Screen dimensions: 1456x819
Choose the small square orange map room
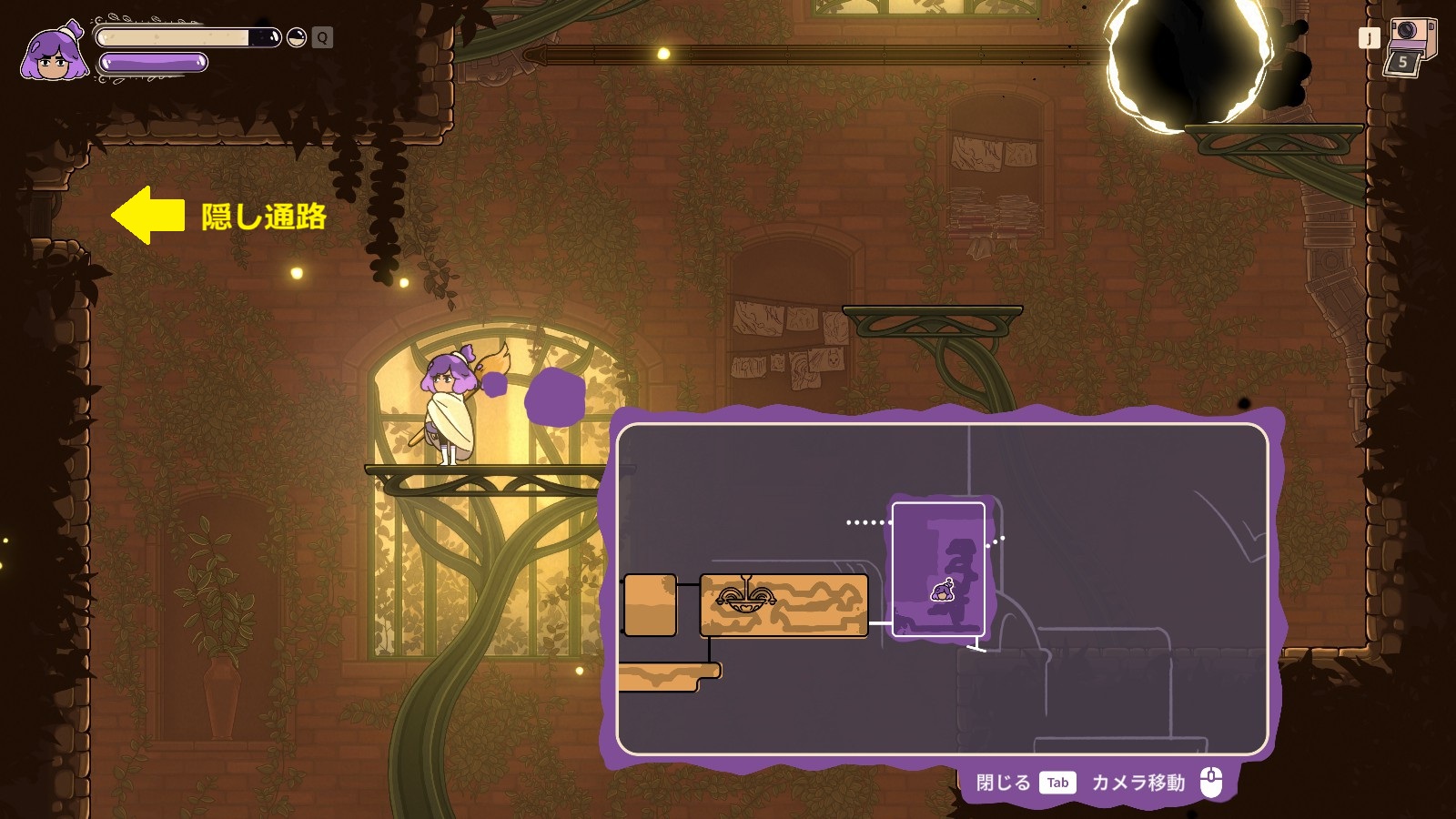(650, 605)
